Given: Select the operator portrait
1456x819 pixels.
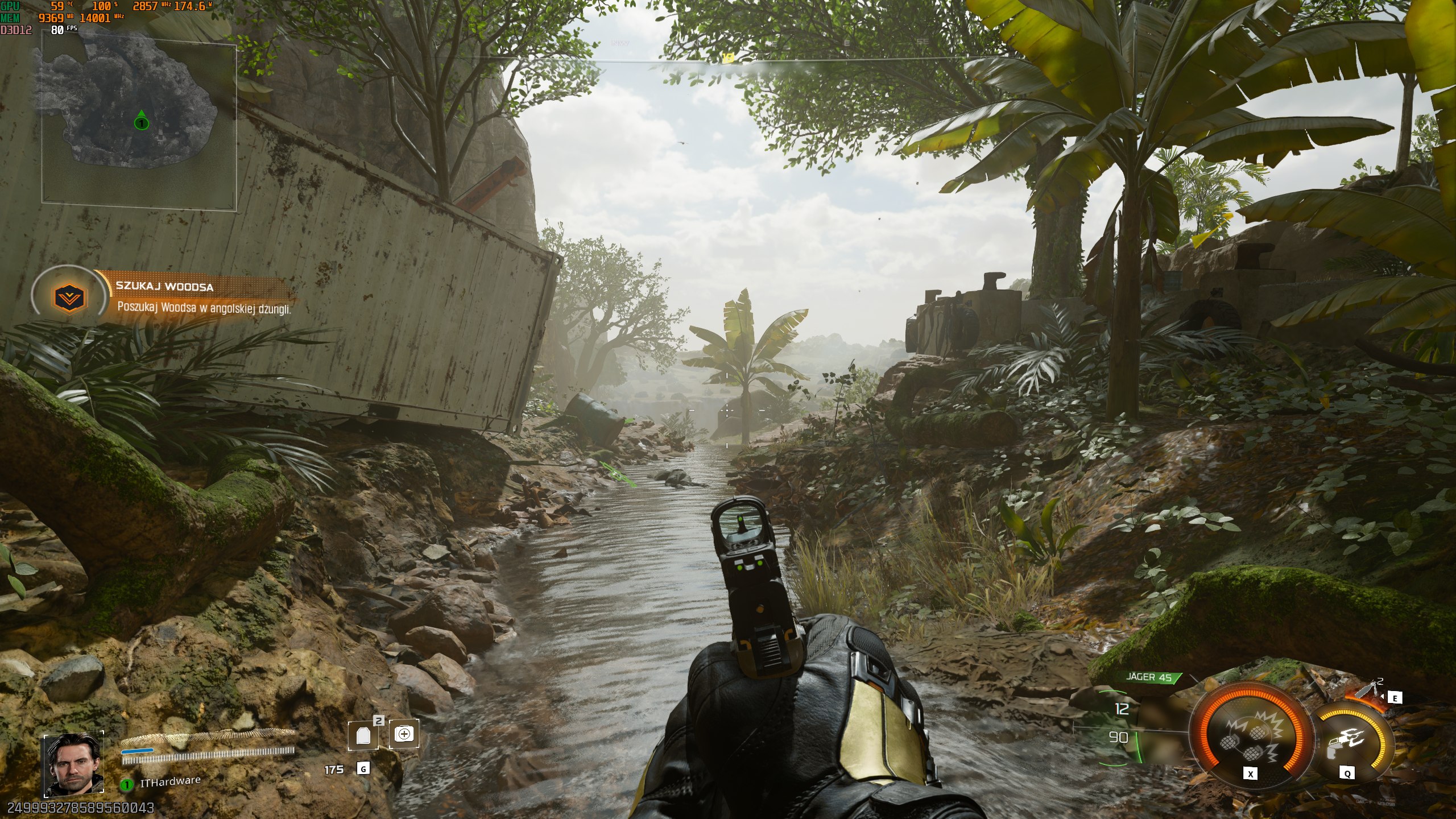Looking at the screenshot, I should [x=74, y=764].
